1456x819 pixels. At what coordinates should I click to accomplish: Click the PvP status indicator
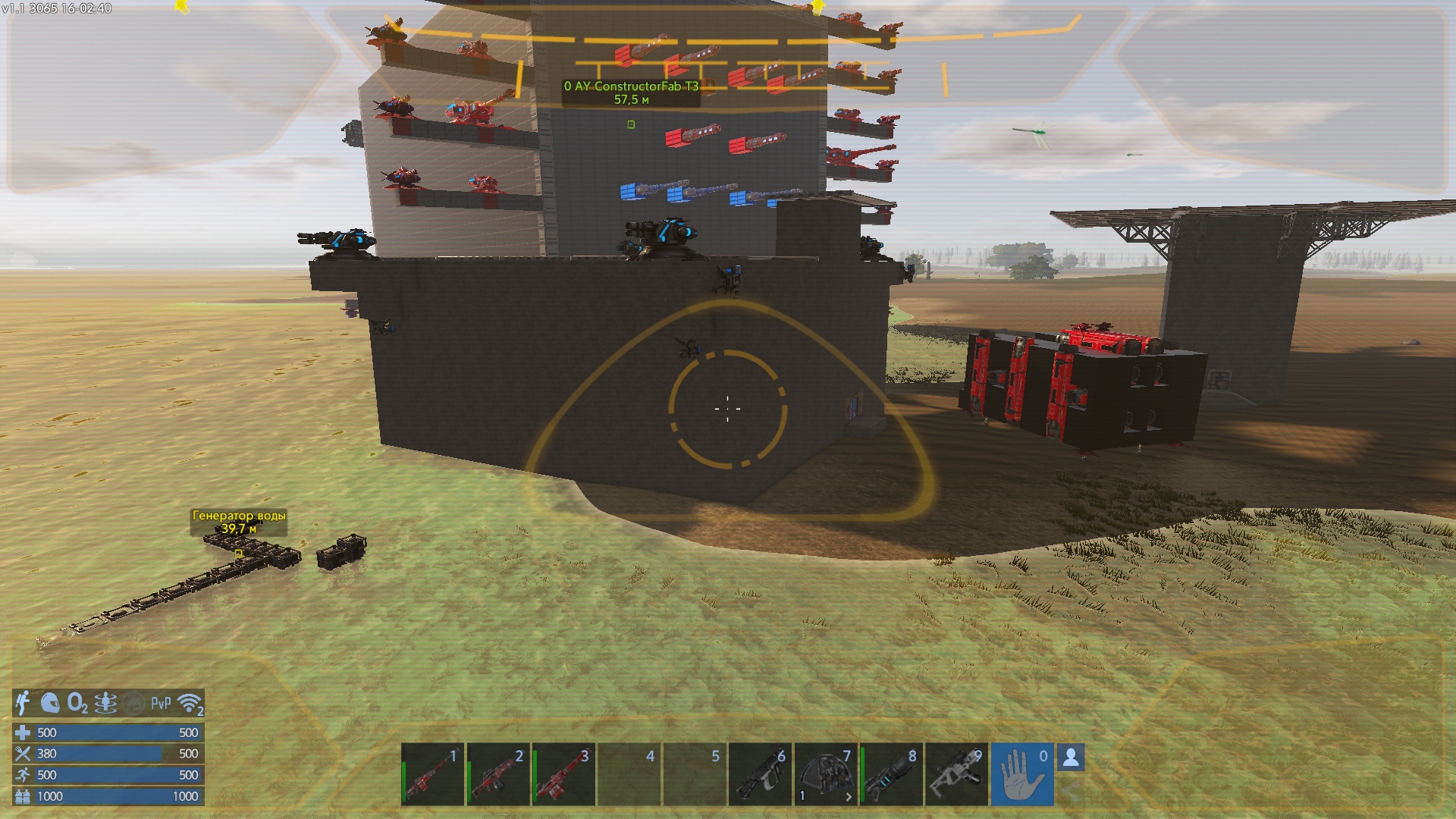pos(161,704)
